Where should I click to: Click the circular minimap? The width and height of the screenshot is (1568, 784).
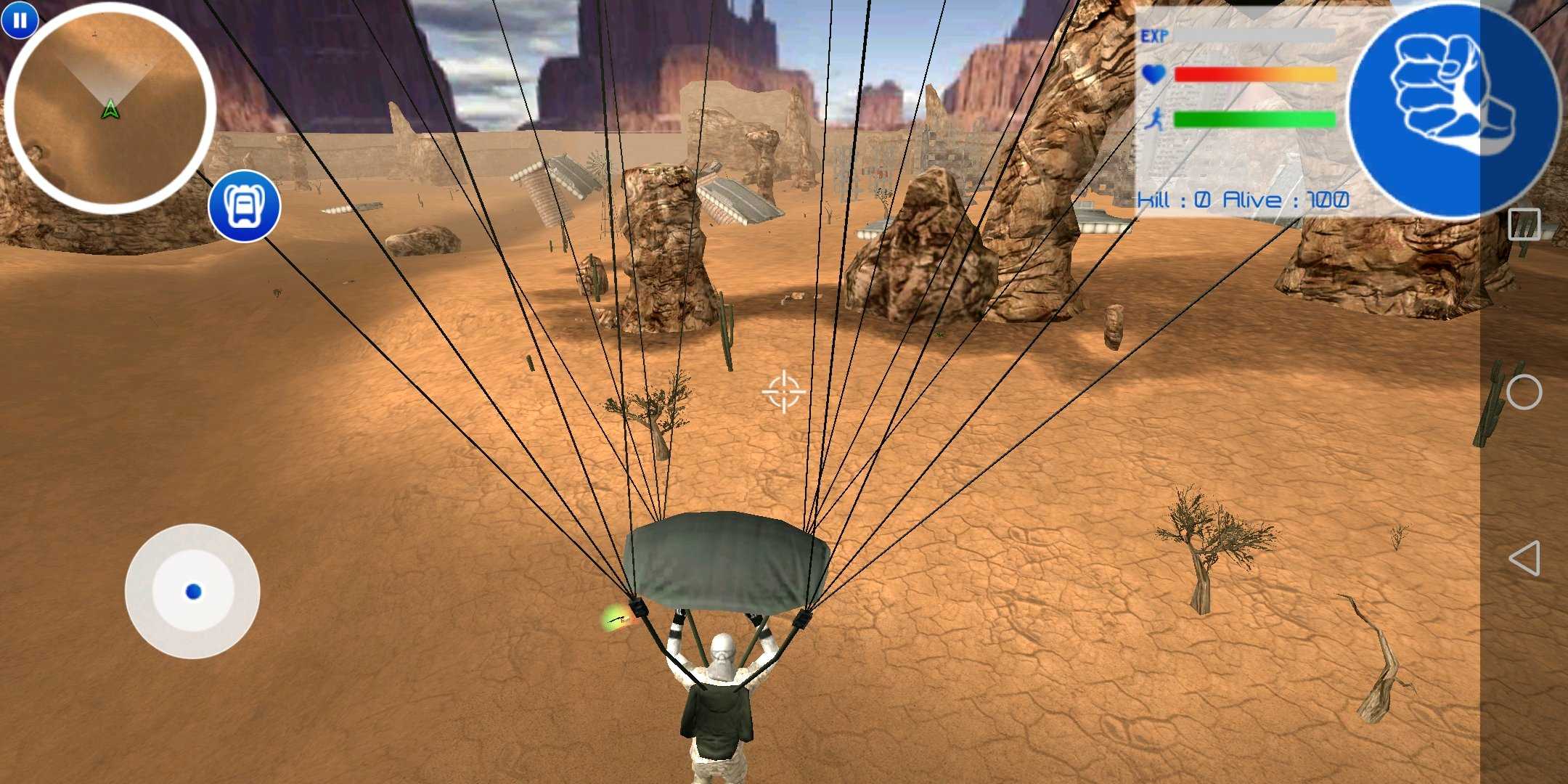109,109
